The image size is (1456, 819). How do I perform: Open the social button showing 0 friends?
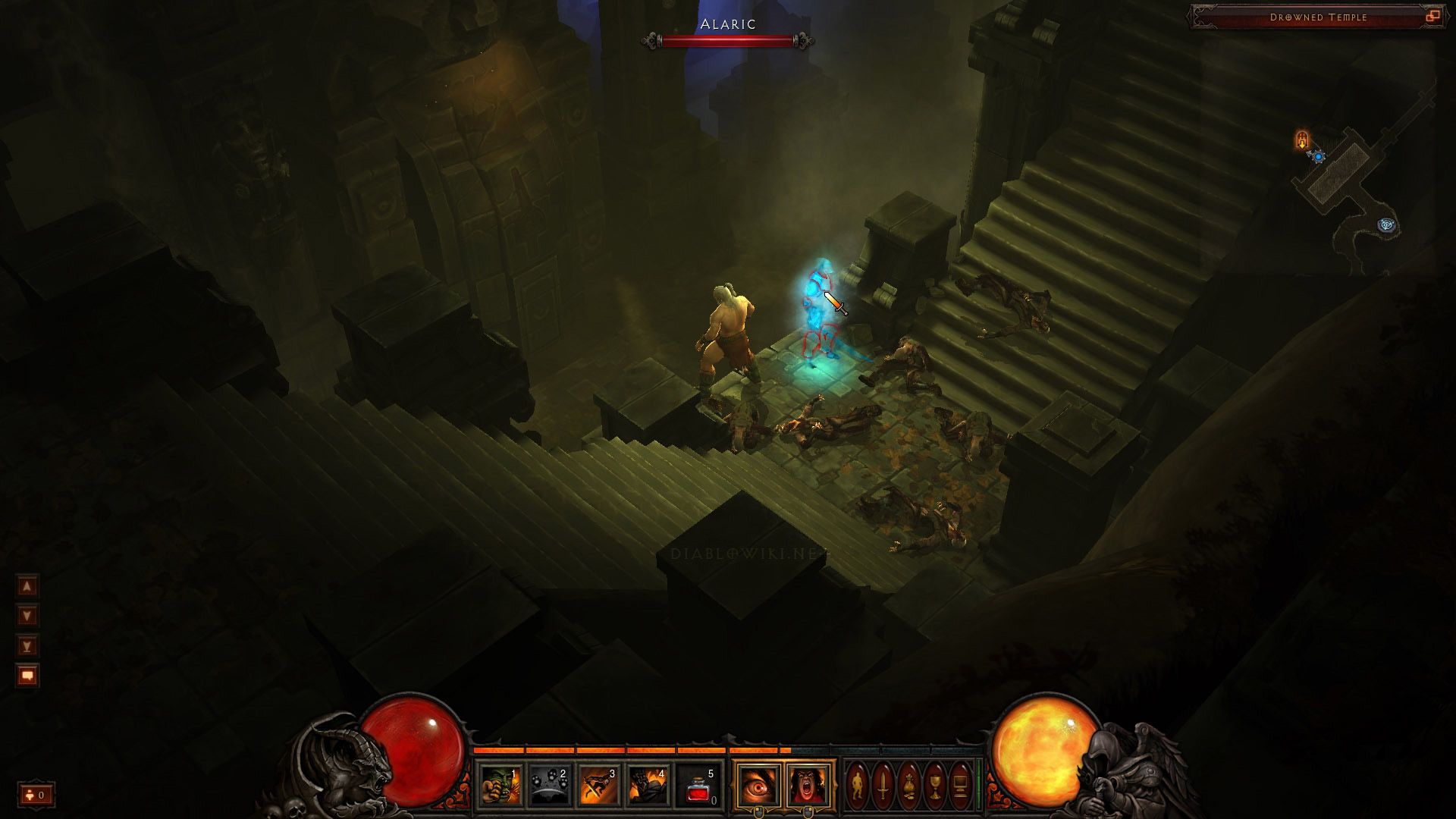point(36,795)
